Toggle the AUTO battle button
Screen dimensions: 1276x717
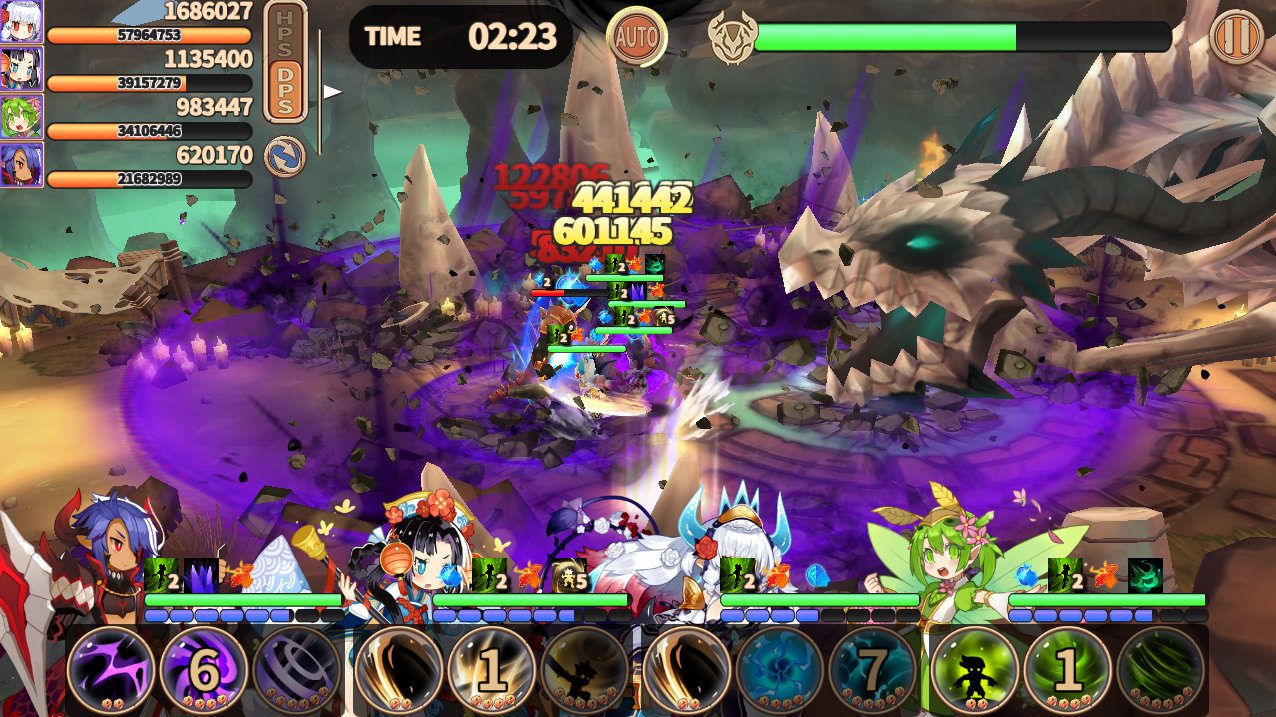636,37
